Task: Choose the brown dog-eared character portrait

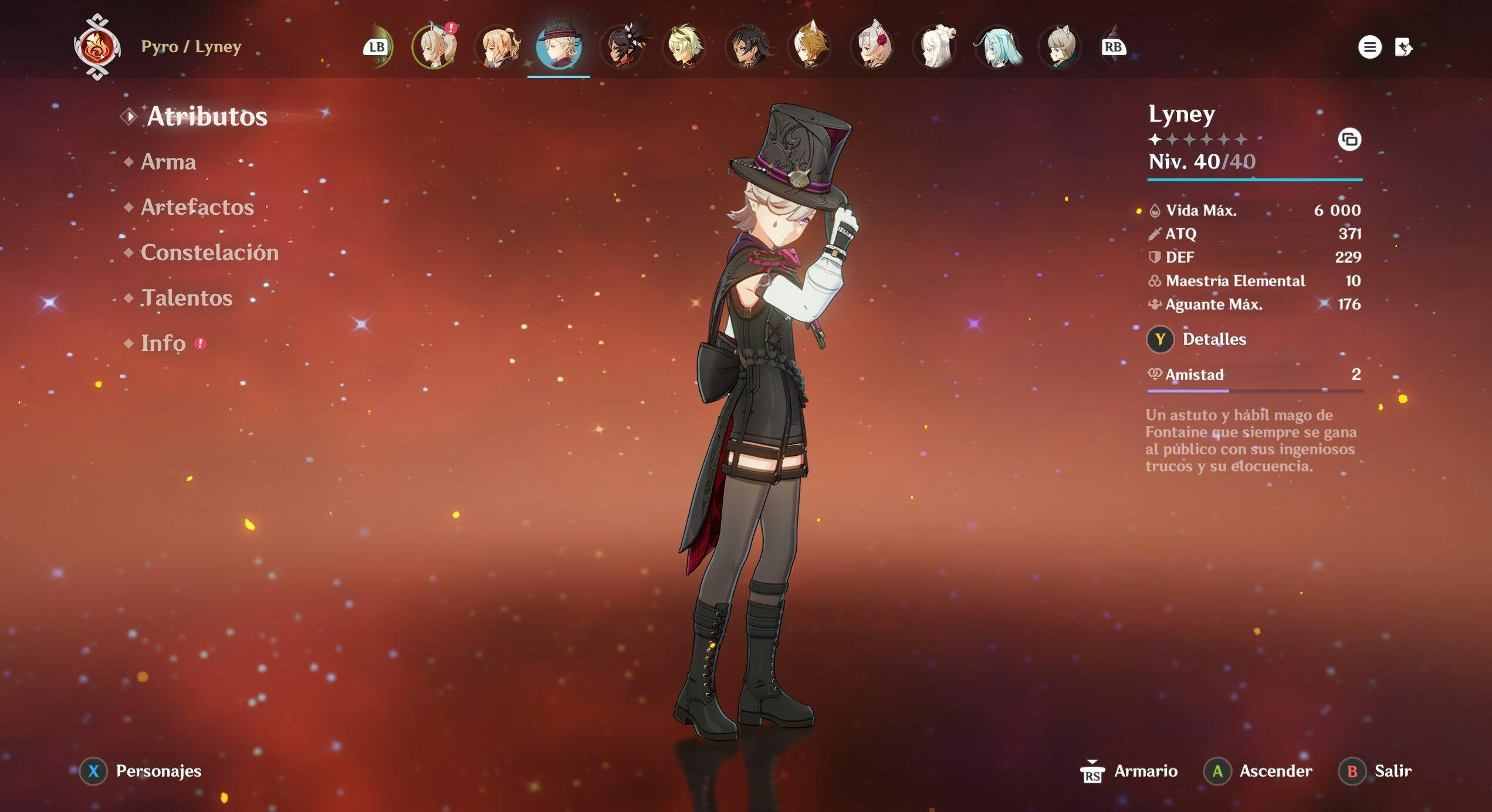Action: pos(810,46)
